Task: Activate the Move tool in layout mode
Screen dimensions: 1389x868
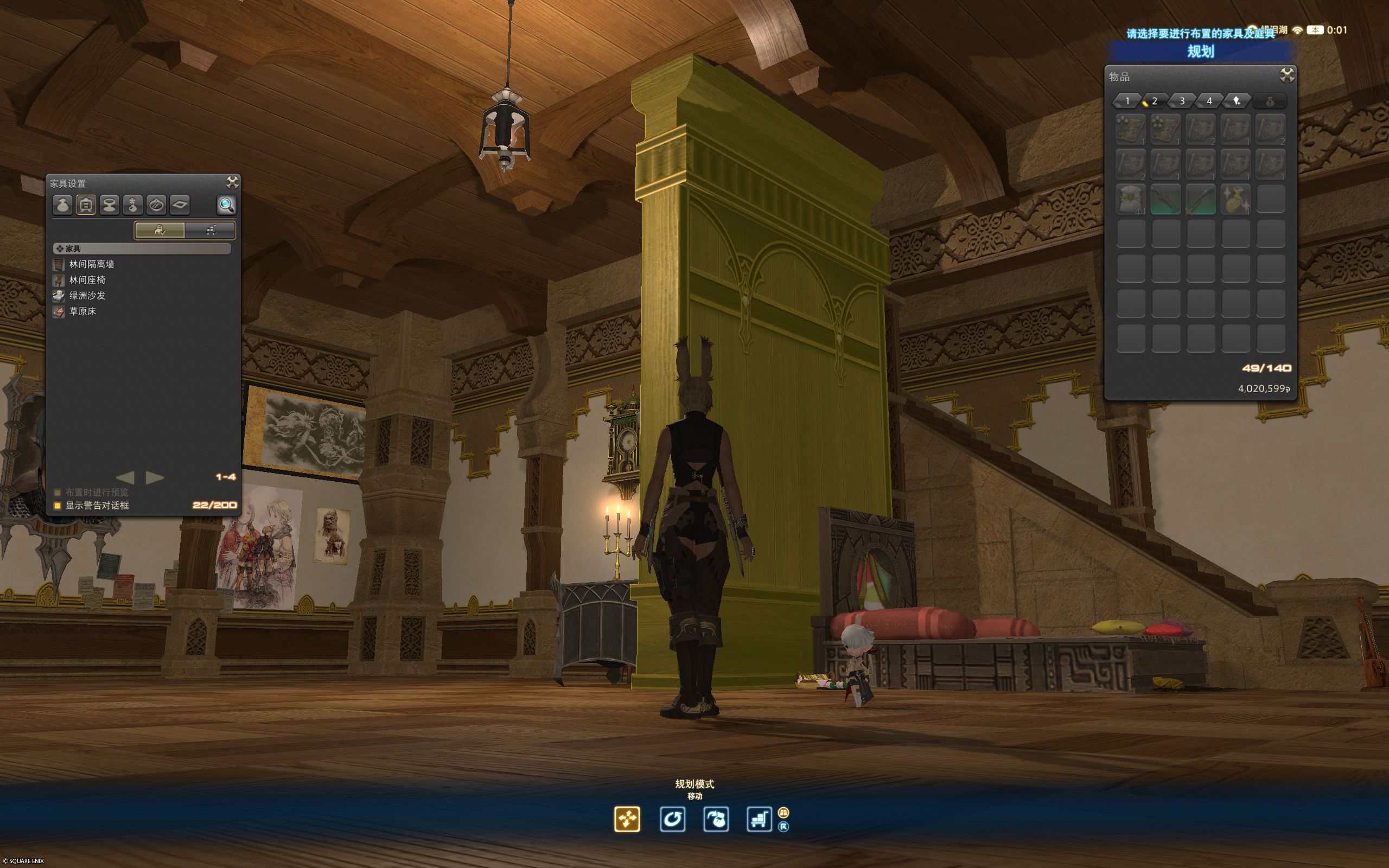Action: click(627, 819)
